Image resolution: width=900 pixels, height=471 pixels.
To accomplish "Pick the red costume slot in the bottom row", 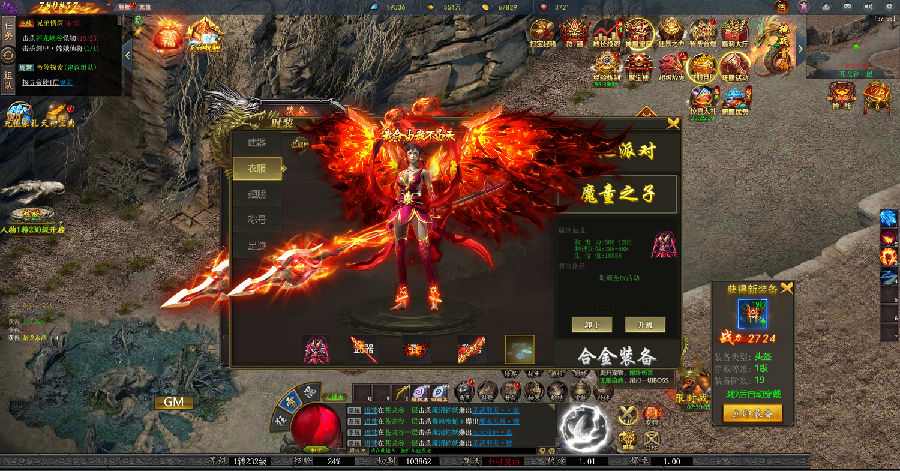I will point(319,349).
